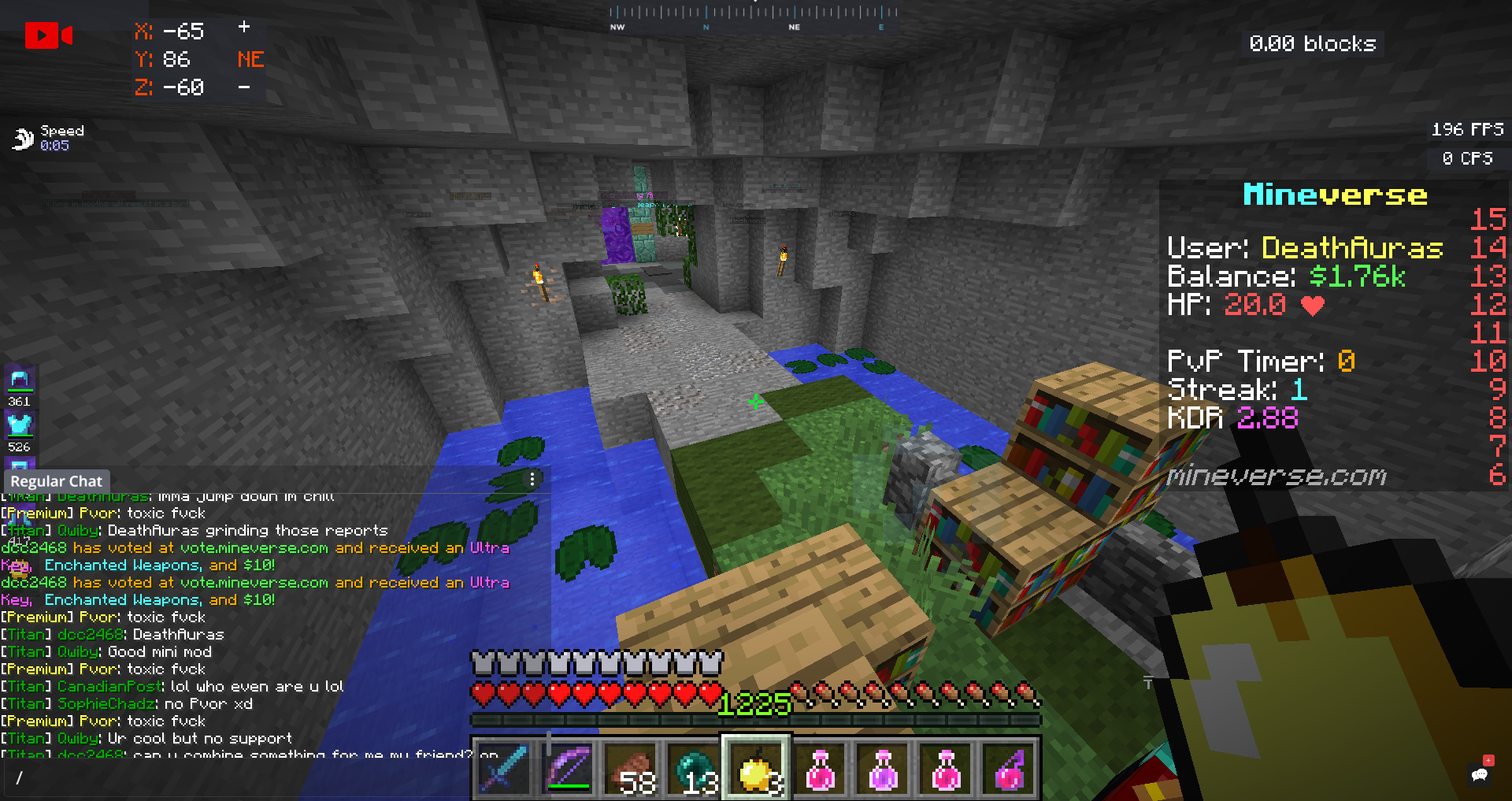Click the diamond helmet armor status icon
1512x801 pixels.
click(x=20, y=380)
